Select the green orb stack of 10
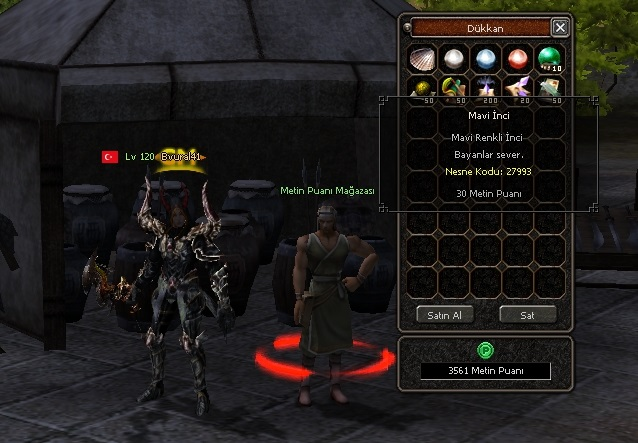 point(549,59)
